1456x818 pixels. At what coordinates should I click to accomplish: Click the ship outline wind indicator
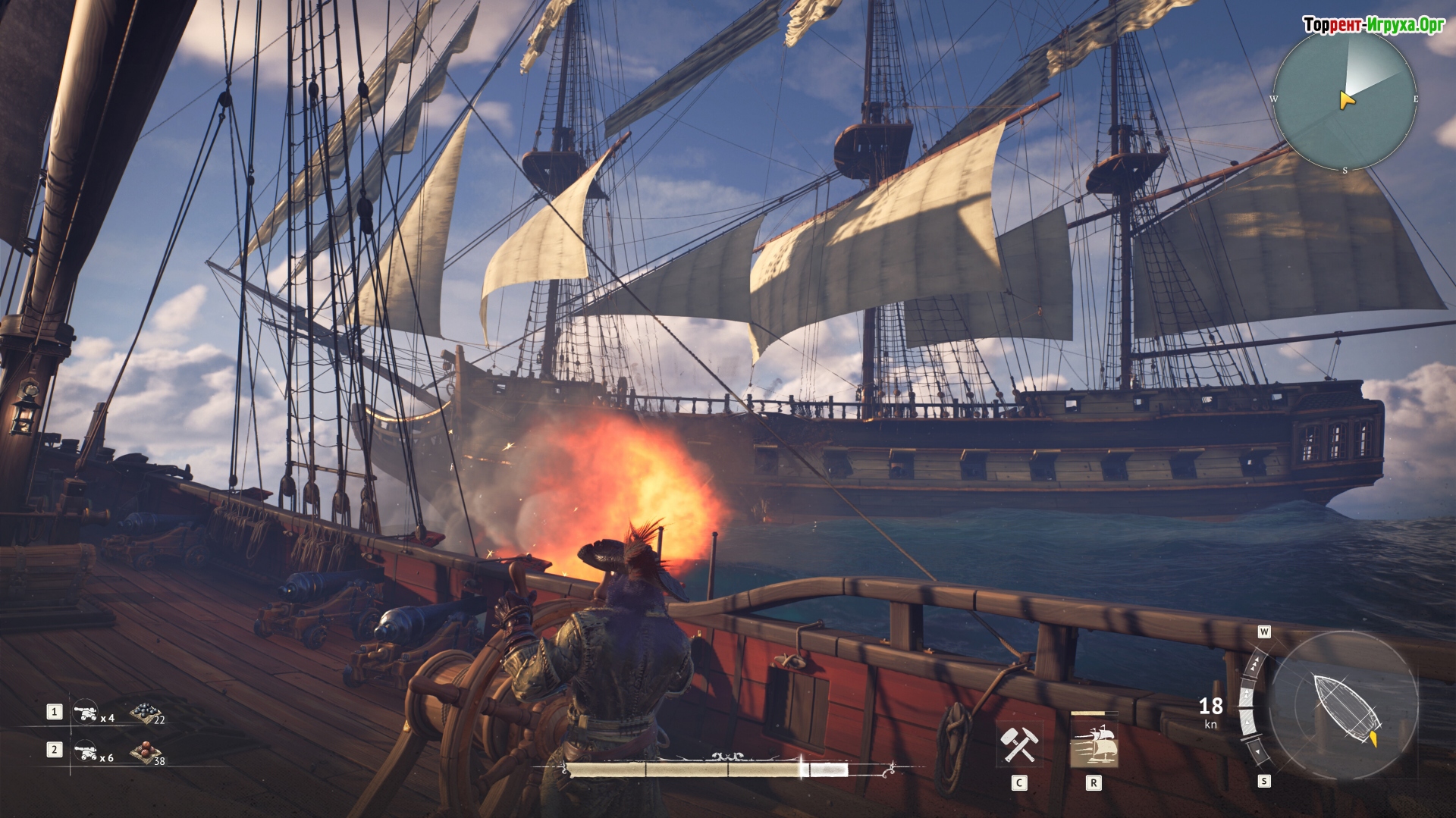(x=1344, y=705)
